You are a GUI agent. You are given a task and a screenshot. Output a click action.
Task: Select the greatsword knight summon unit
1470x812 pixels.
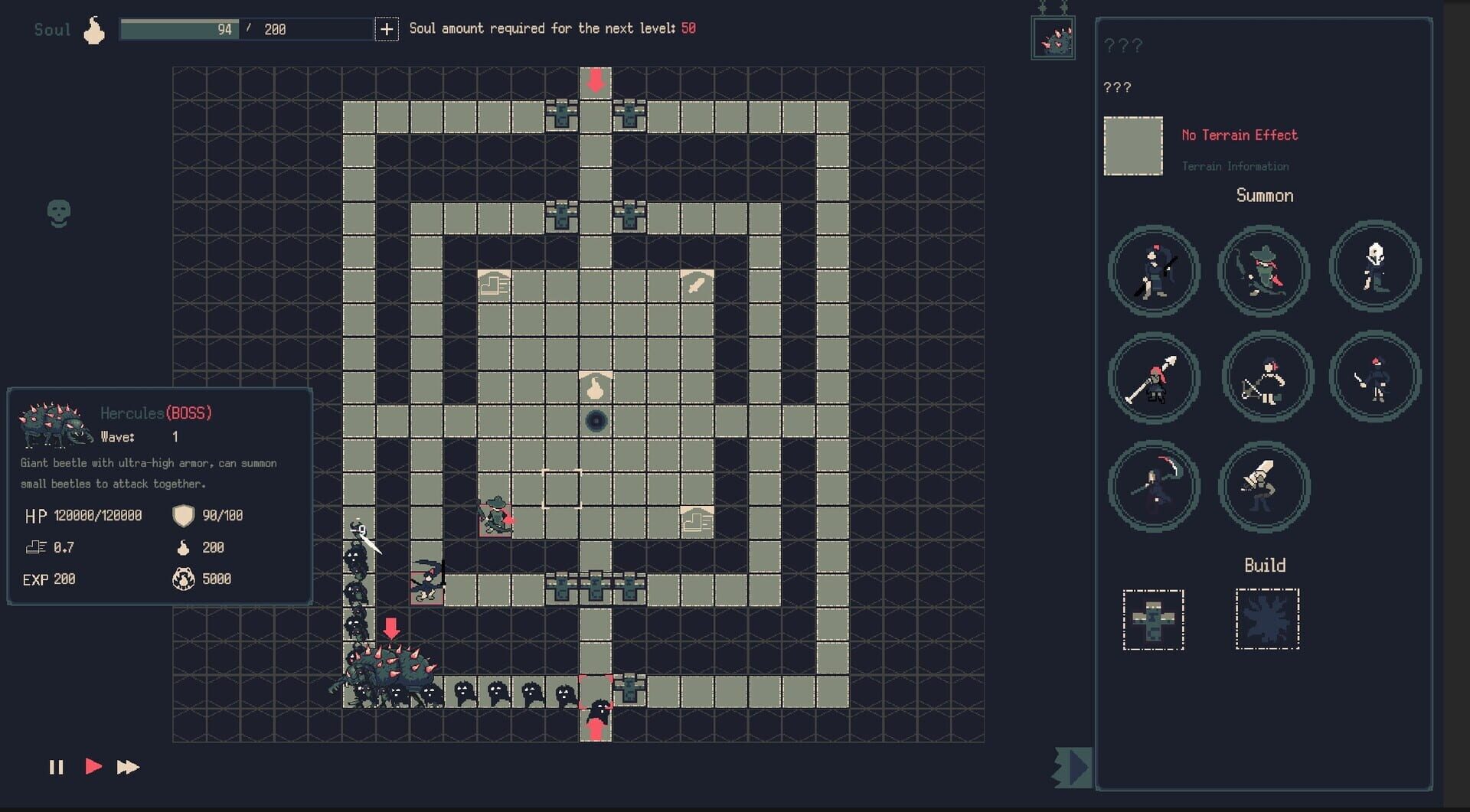click(1263, 488)
